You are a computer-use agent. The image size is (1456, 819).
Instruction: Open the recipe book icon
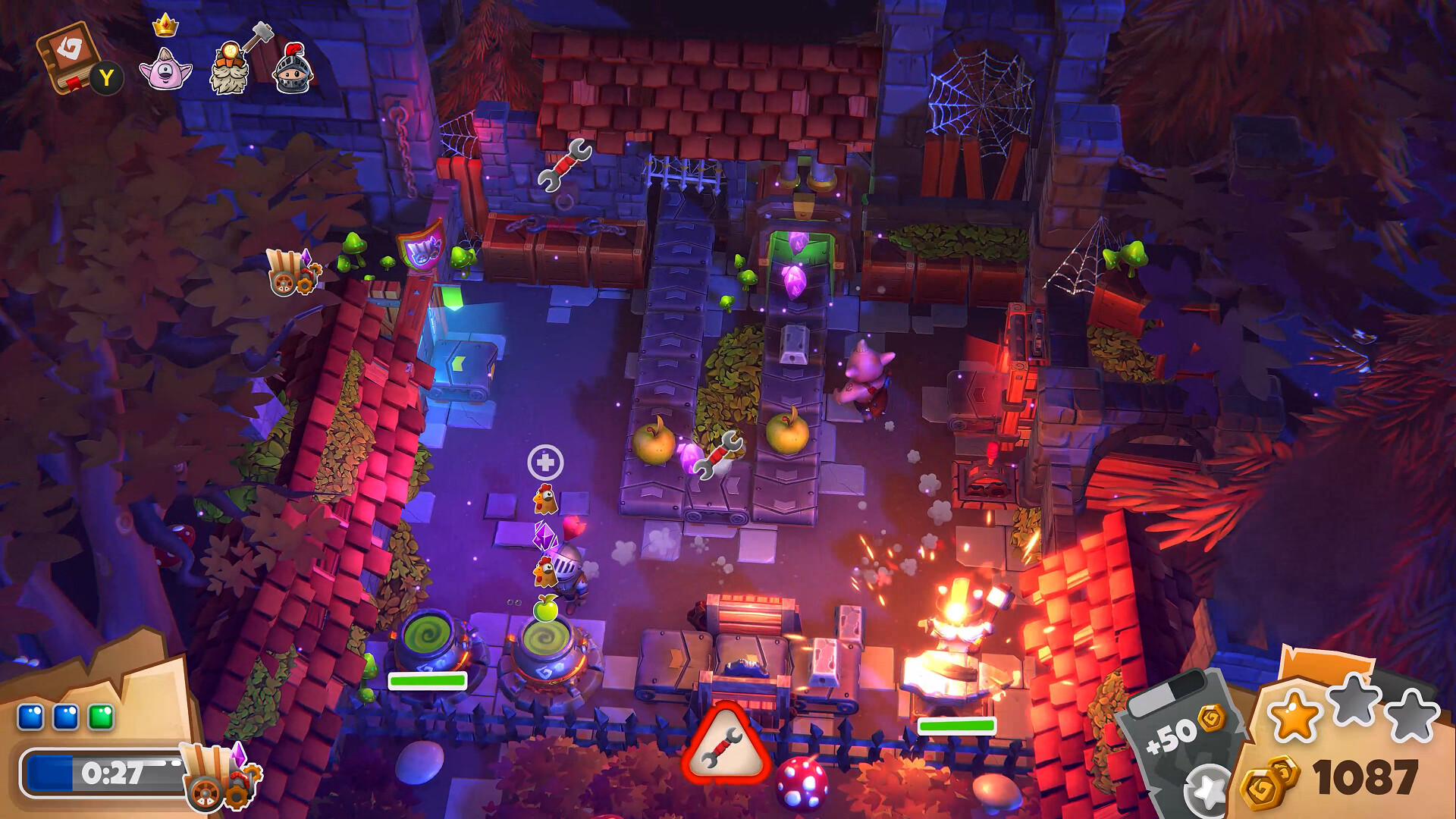68,58
